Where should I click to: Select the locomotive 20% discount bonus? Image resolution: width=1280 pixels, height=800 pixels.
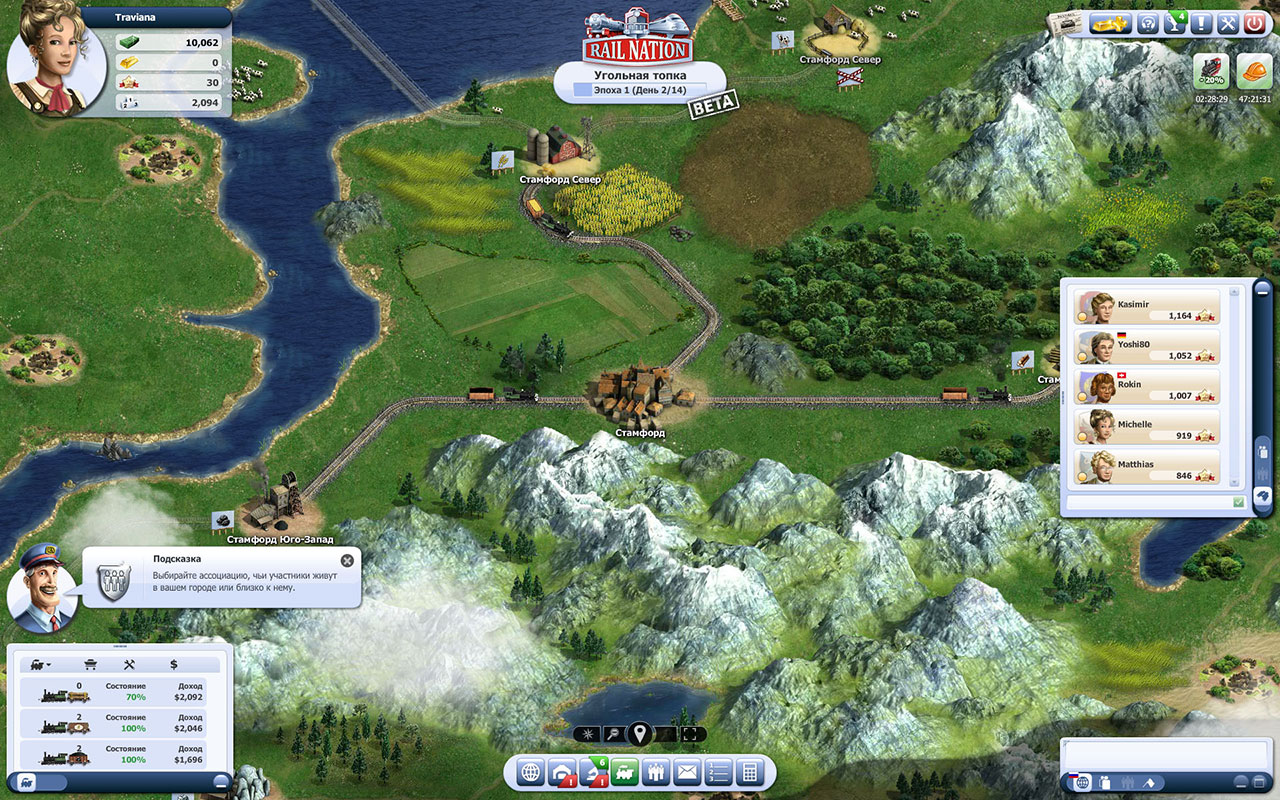coord(1211,72)
